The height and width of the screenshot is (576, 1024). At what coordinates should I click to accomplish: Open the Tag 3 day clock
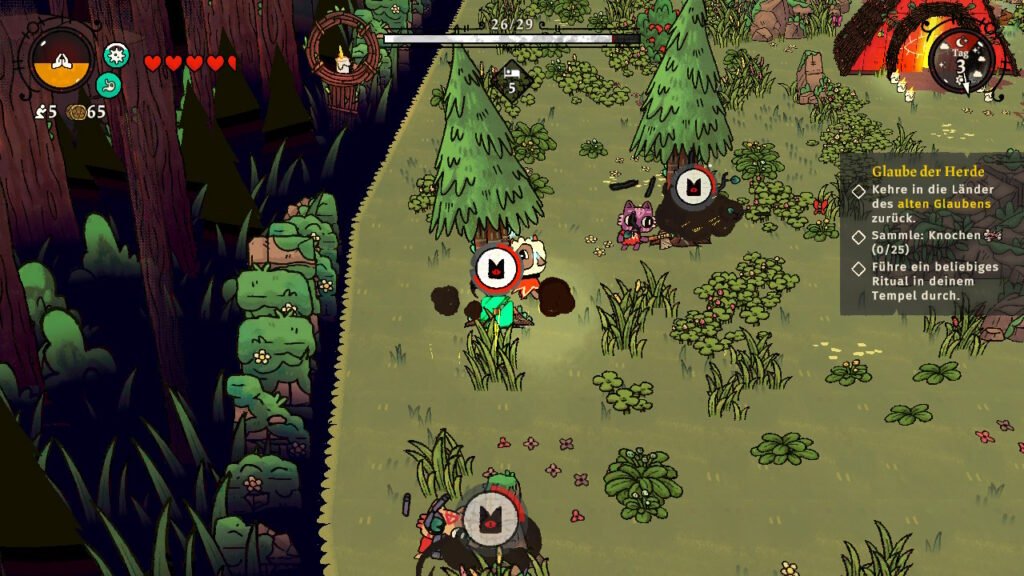(x=962, y=60)
